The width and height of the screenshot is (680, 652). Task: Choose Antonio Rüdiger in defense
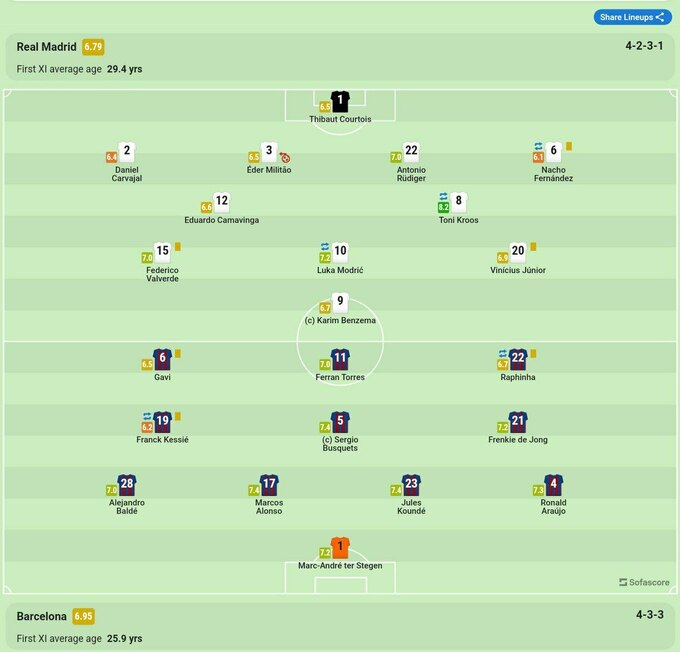[x=411, y=152]
